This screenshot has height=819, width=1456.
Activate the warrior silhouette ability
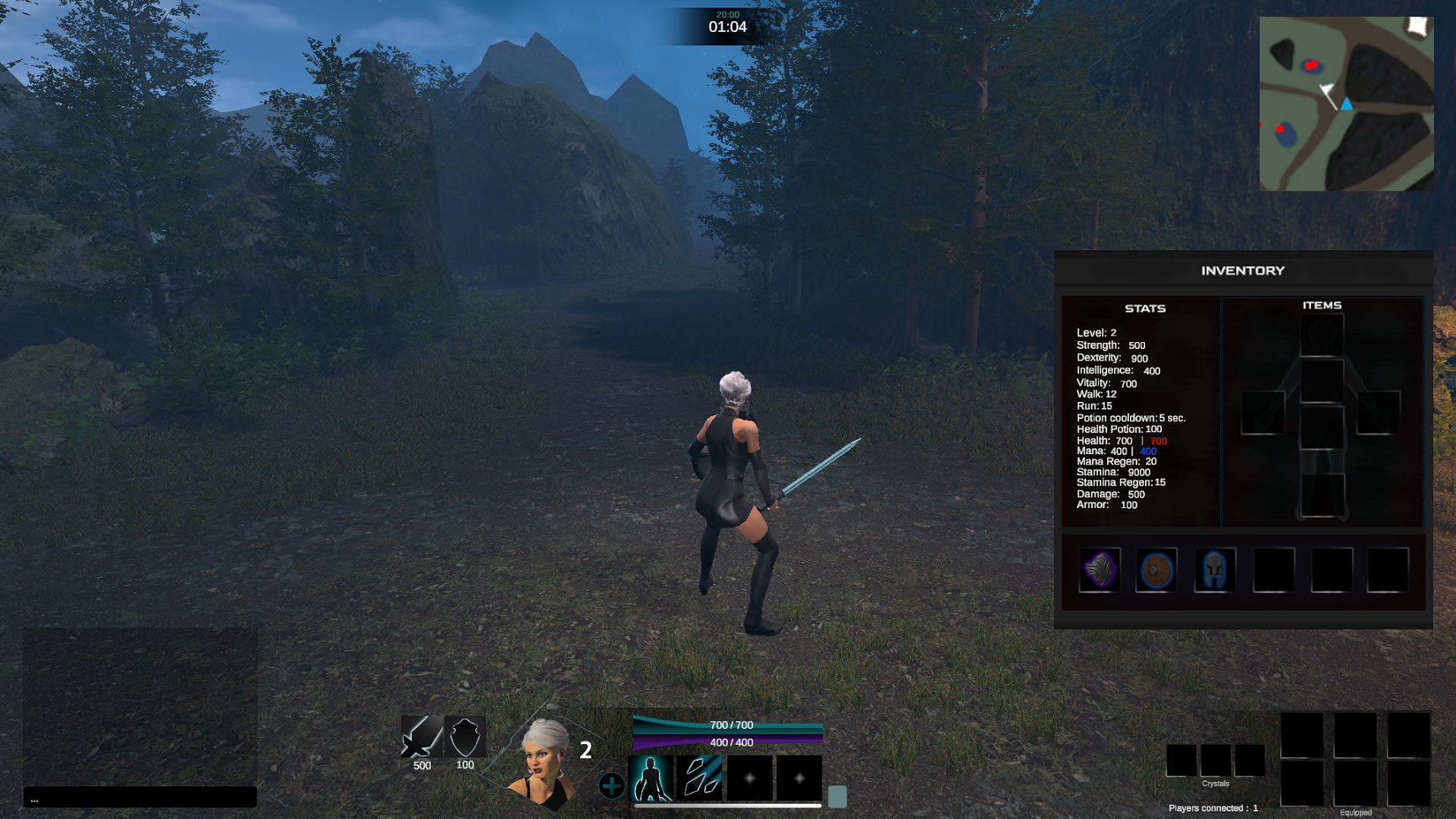tap(650, 777)
